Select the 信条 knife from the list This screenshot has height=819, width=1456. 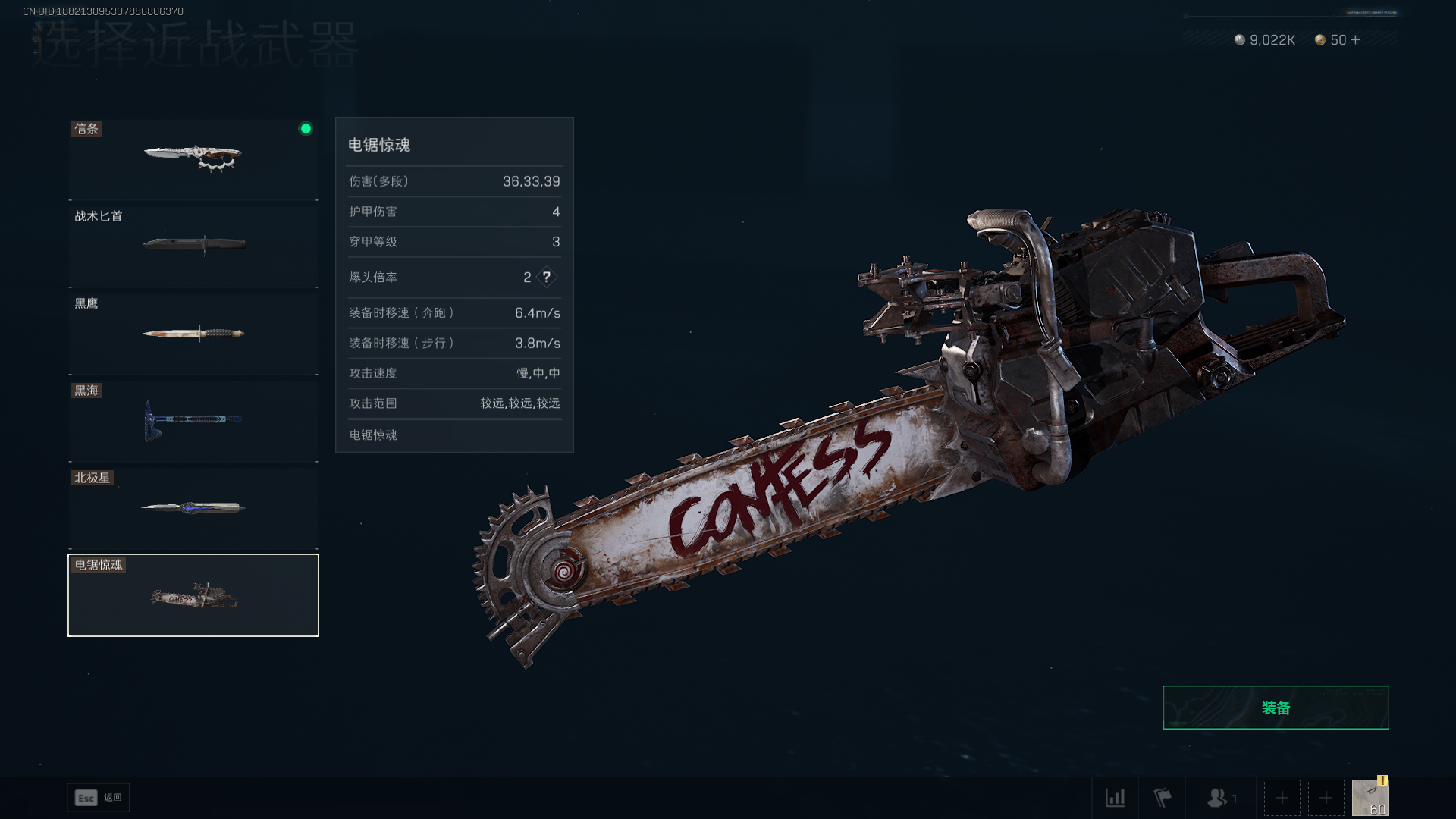click(x=193, y=159)
